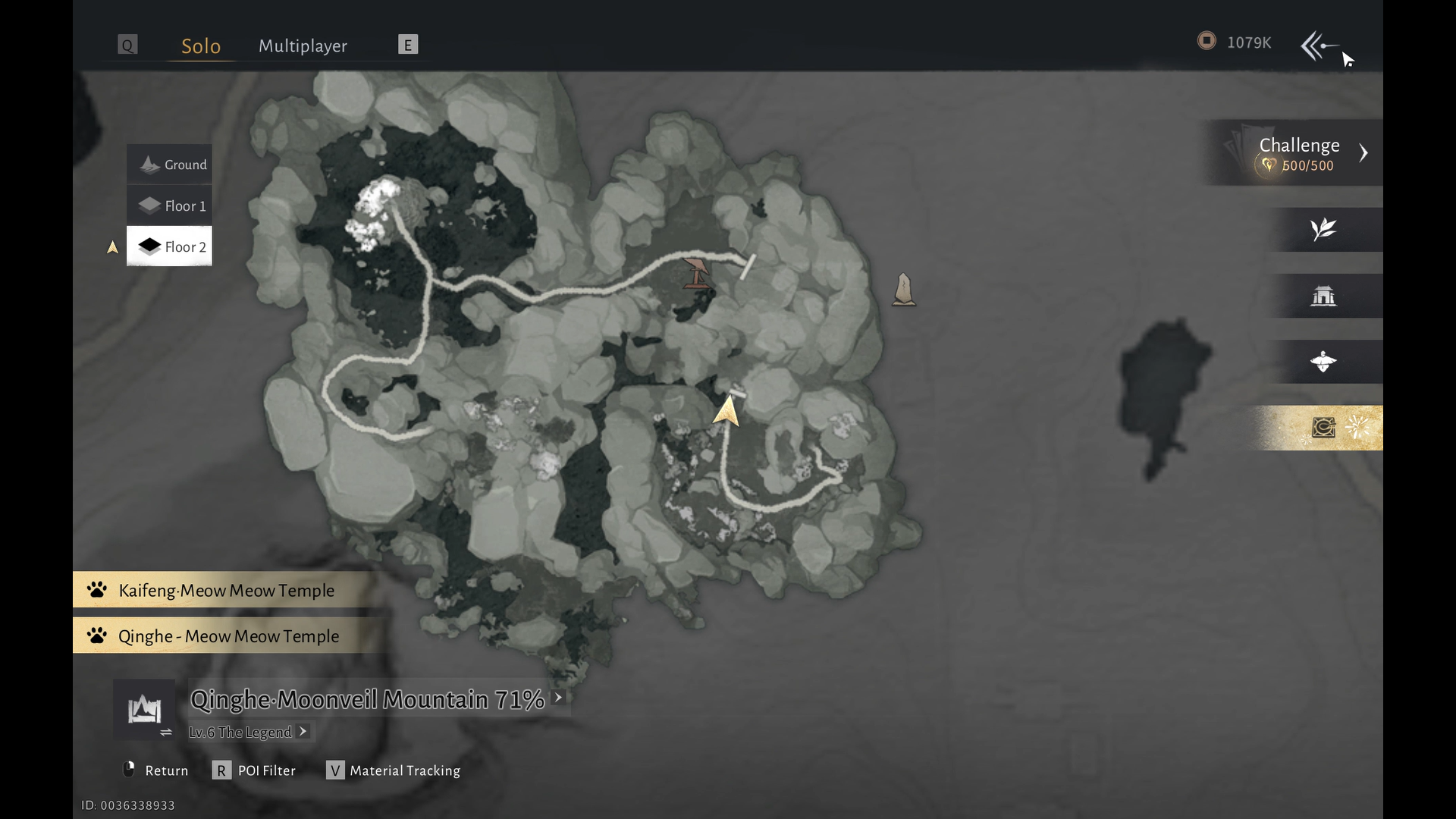Viewport: 1456px width, 819px height.
Task: Choose the Floor 2 layer
Action: coord(170,246)
